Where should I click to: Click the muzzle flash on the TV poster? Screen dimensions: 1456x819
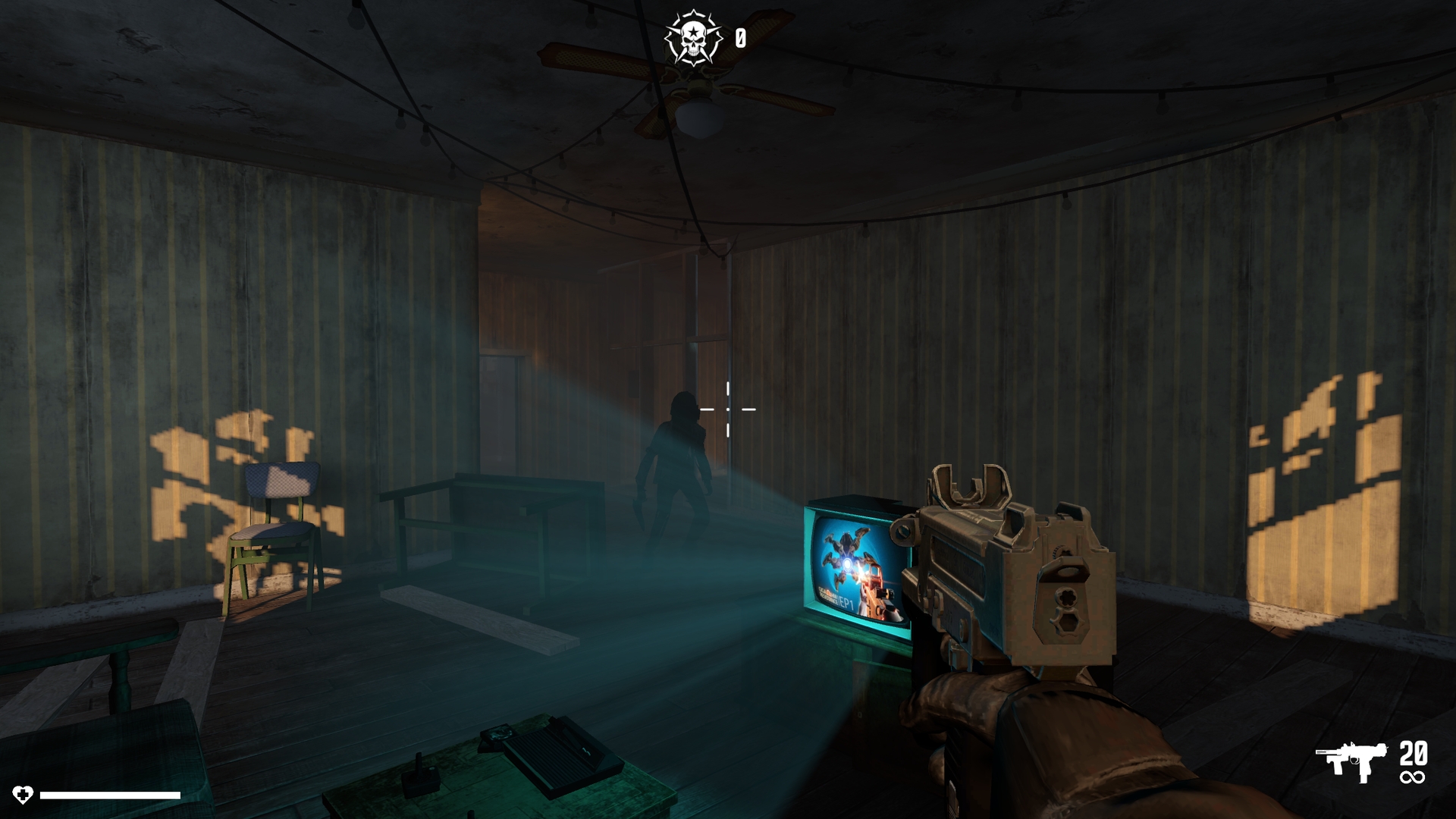(862, 574)
